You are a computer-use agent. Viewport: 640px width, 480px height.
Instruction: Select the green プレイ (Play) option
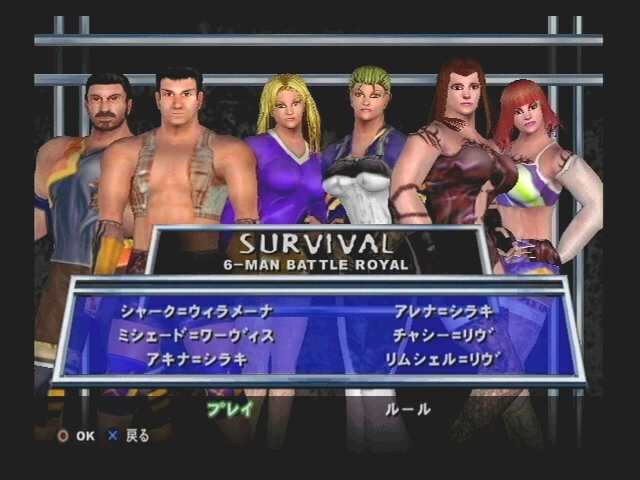[x=230, y=408]
